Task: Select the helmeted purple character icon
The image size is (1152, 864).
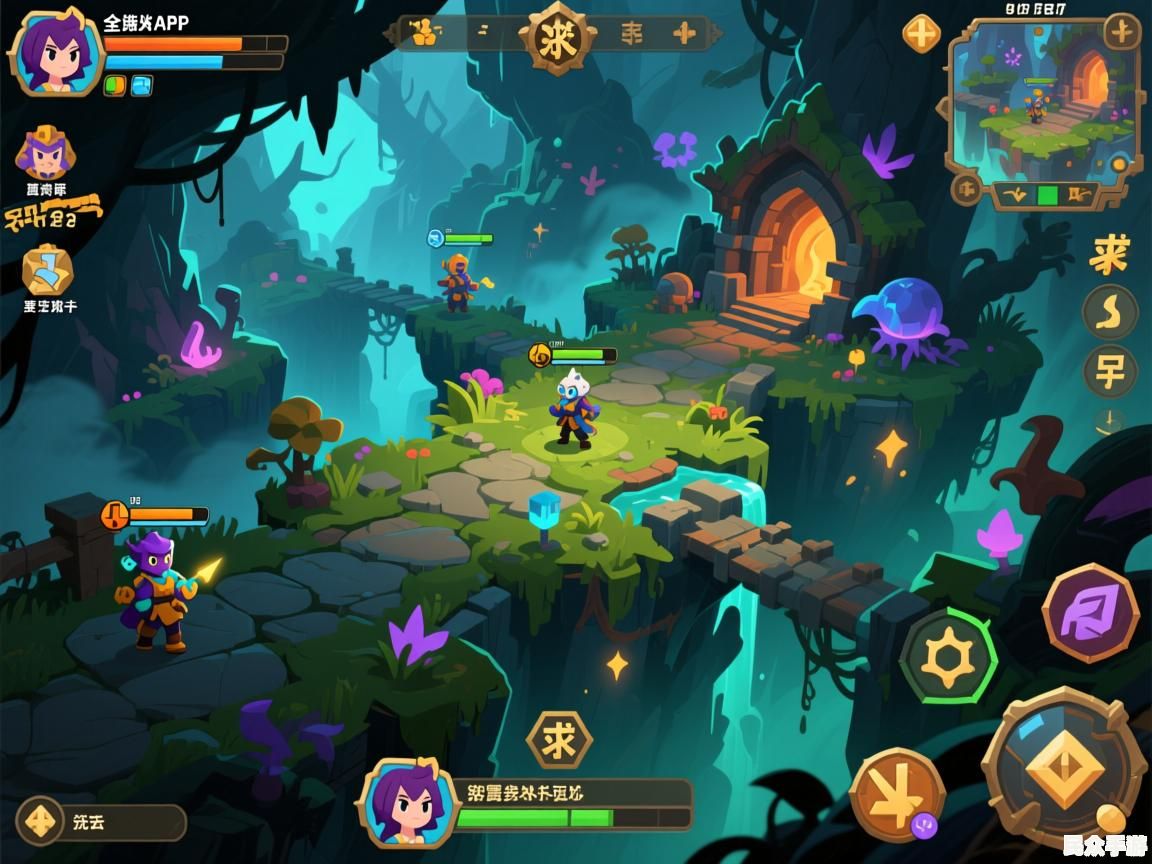Action: click(x=46, y=153)
